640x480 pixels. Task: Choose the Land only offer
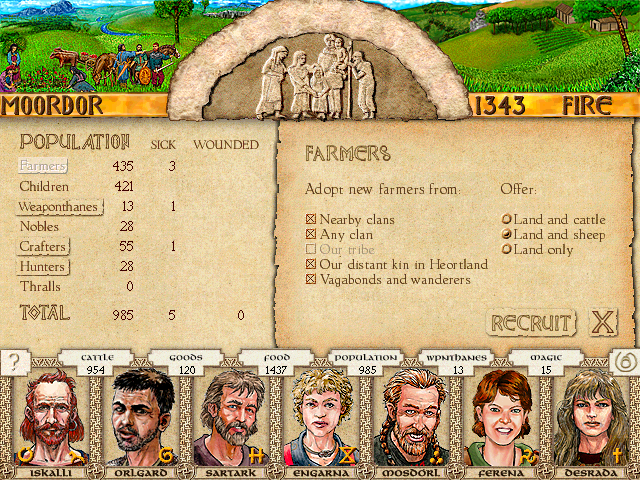click(x=507, y=249)
